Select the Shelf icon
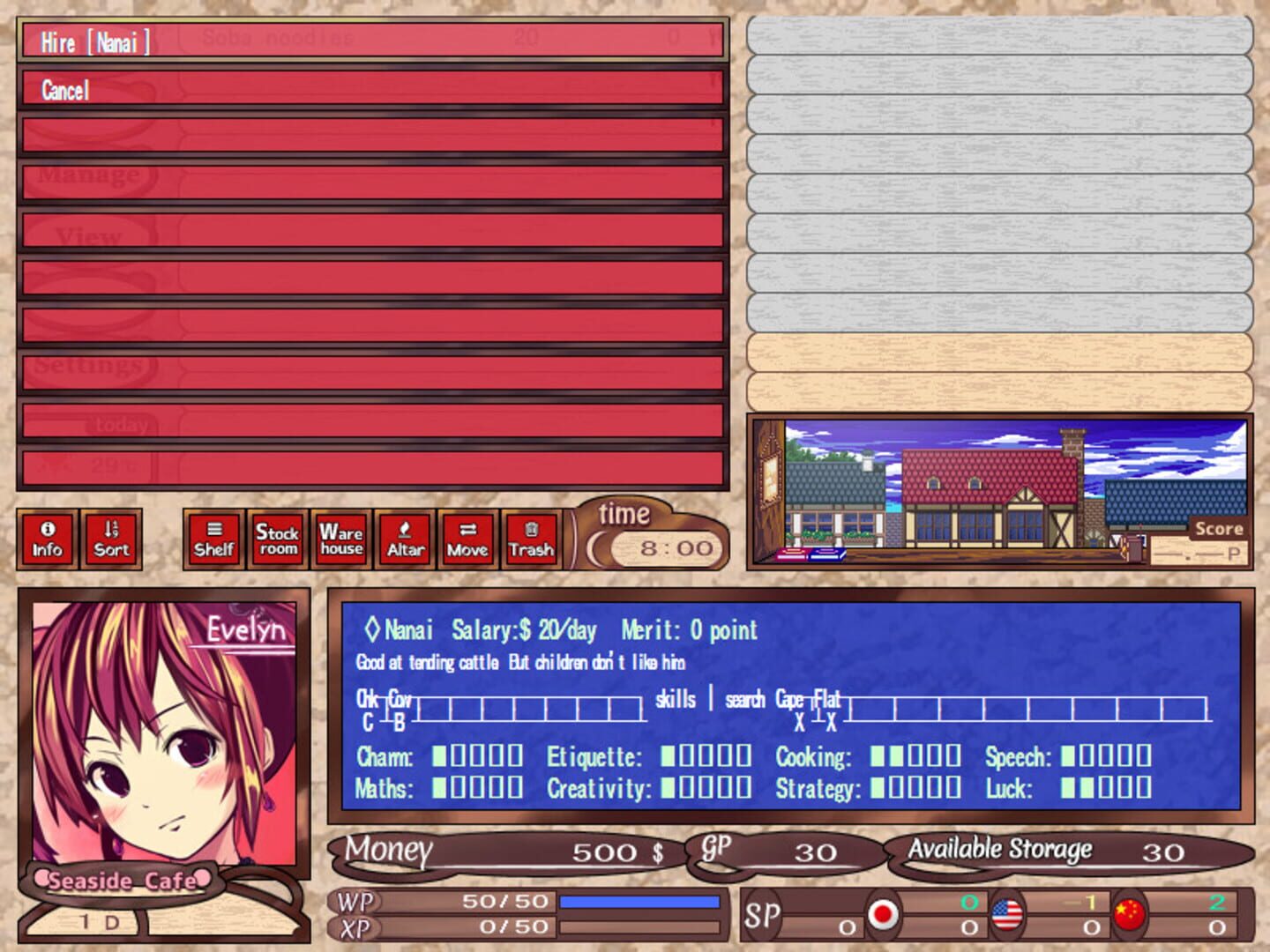The image size is (1270, 952). point(213,539)
